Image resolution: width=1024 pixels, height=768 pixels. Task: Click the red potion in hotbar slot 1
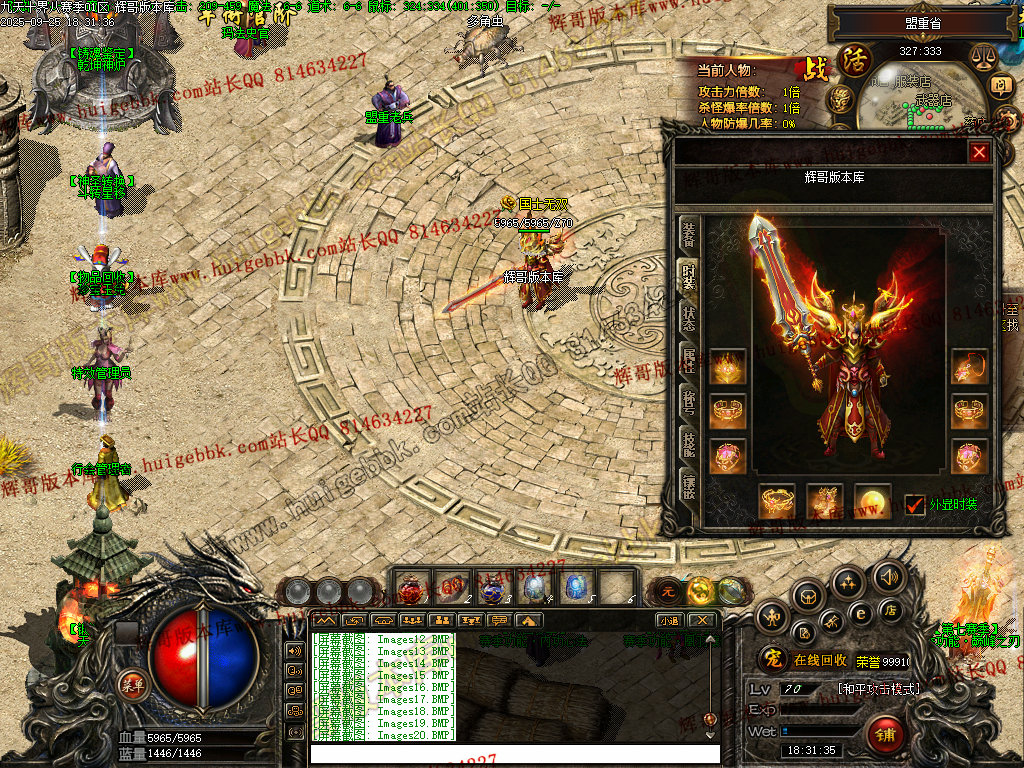[x=411, y=587]
